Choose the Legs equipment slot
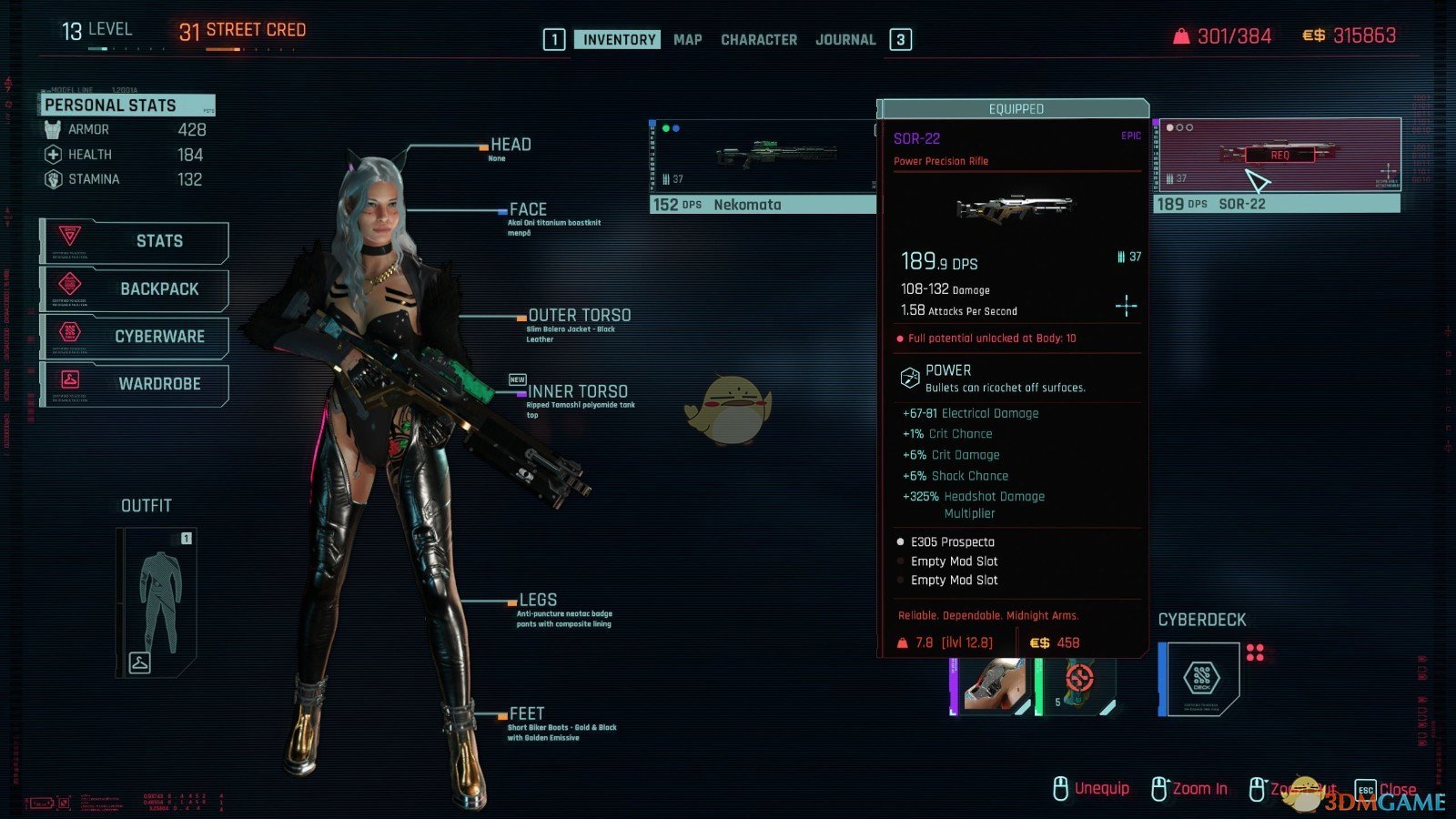1456x819 pixels. point(537,600)
